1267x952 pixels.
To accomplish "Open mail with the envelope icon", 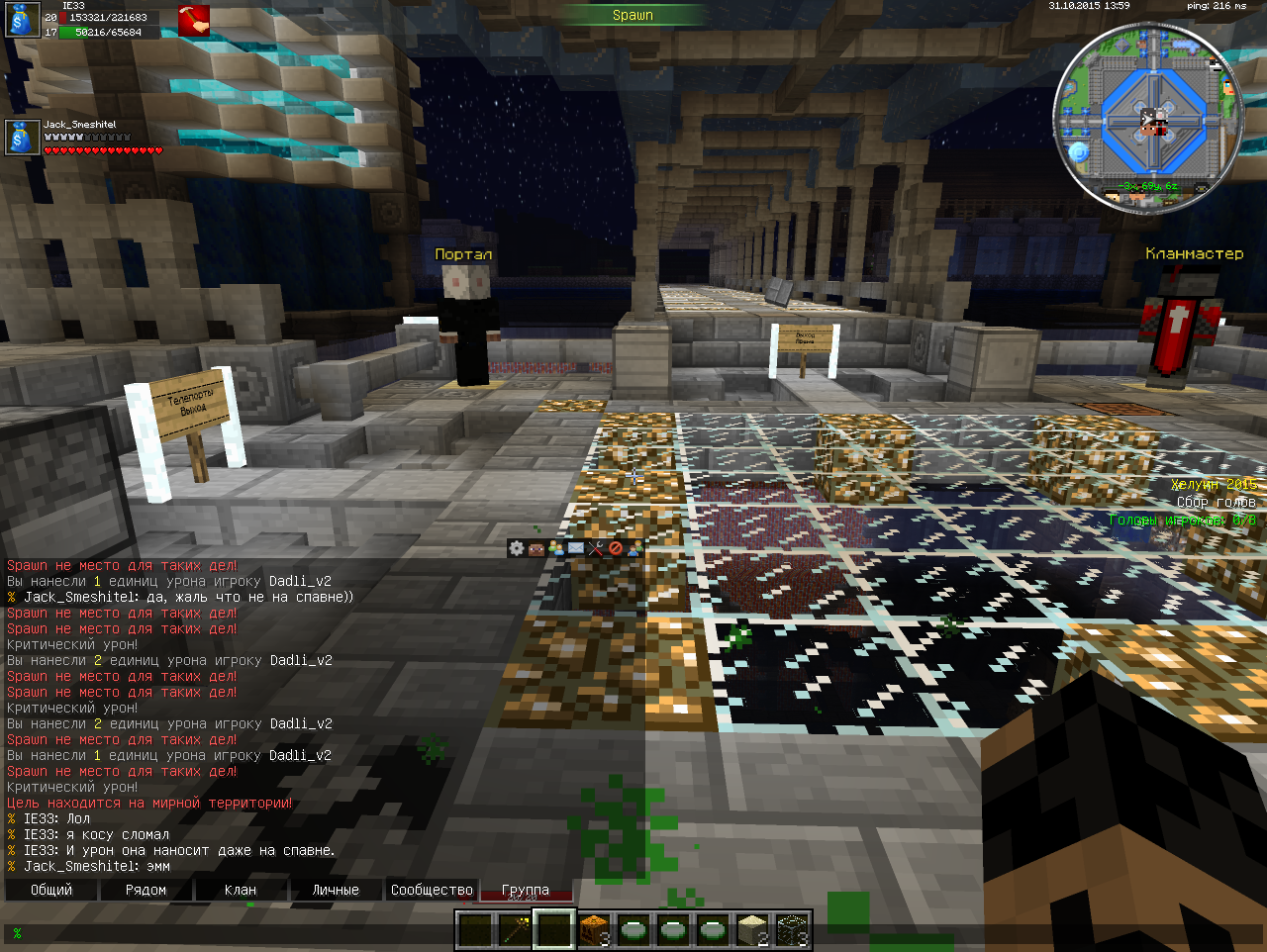I will (575, 548).
